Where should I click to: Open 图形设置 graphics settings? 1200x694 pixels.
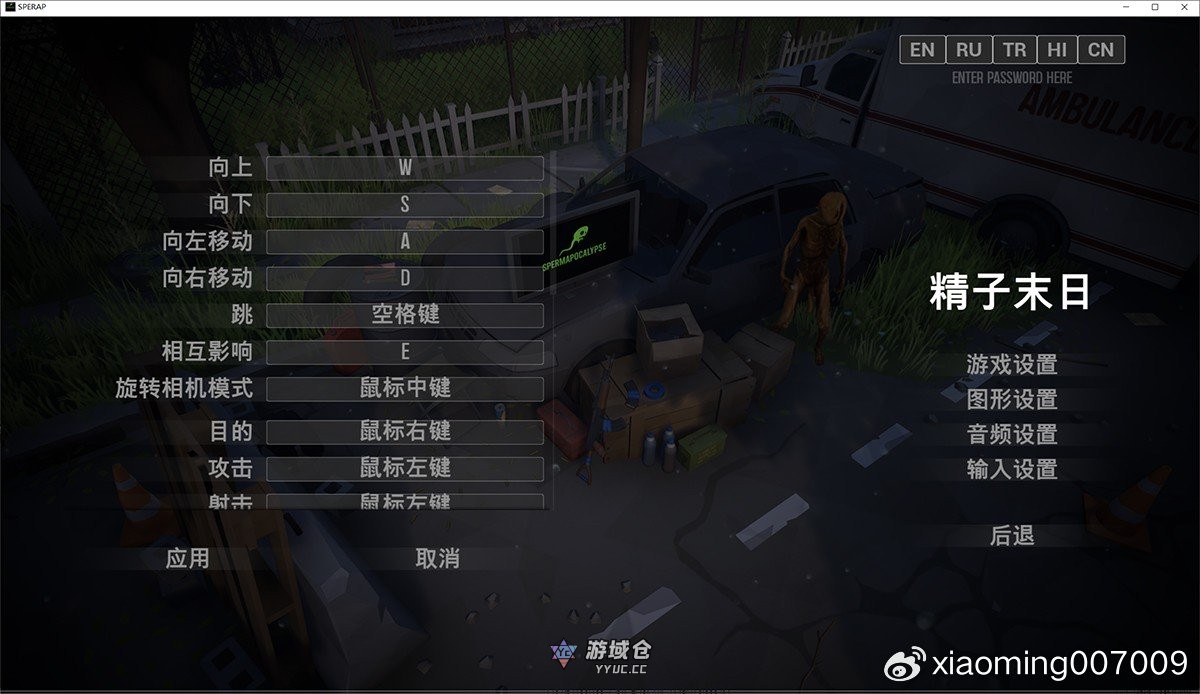[1012, 400]
